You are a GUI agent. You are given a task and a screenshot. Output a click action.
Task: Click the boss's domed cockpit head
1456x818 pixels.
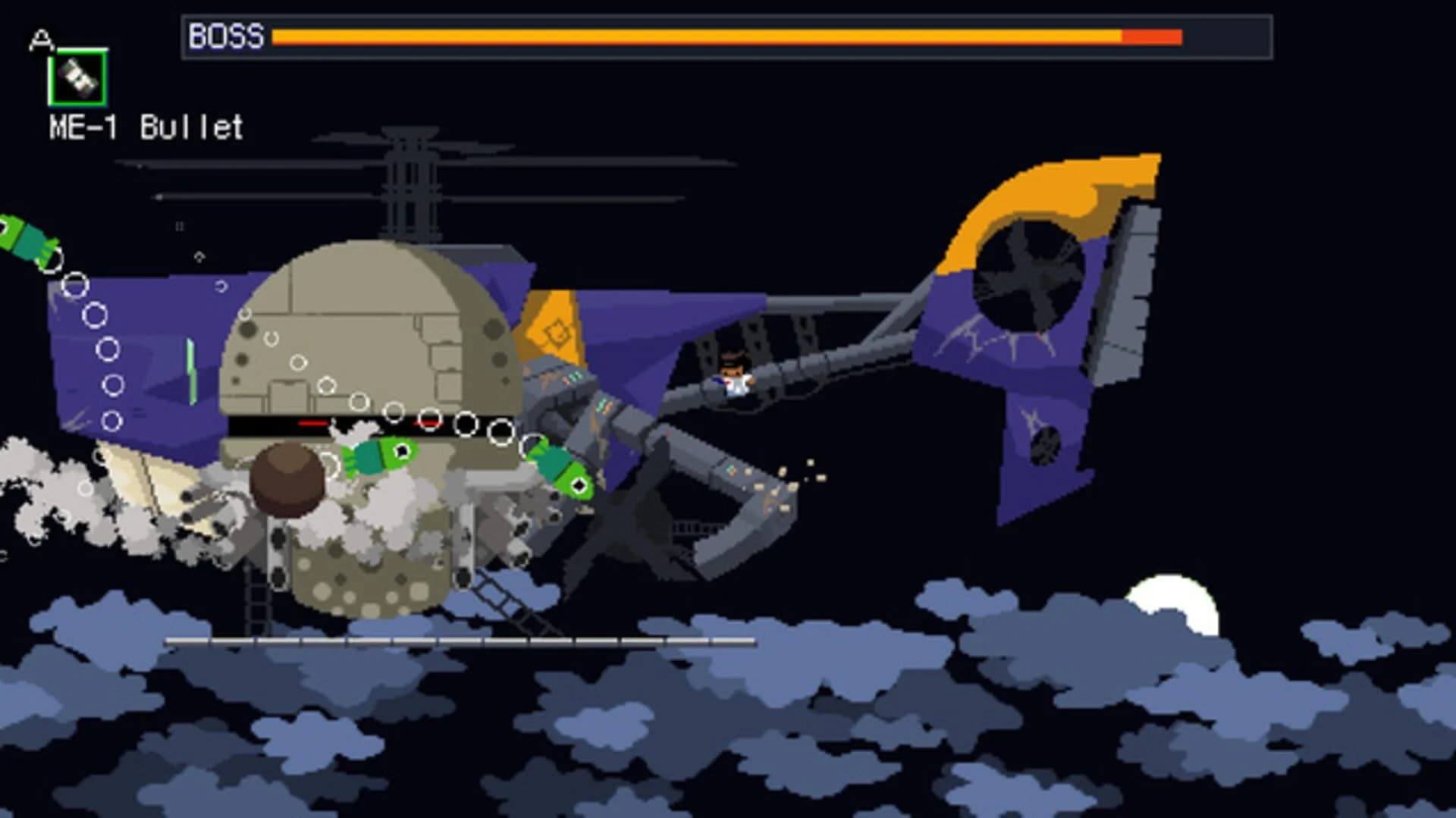(x=364, y=326)
